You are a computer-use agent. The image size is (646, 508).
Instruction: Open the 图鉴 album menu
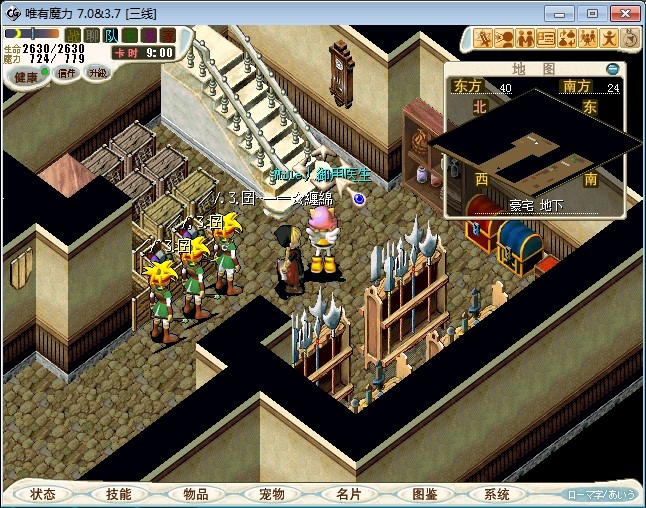coord(423,494)
